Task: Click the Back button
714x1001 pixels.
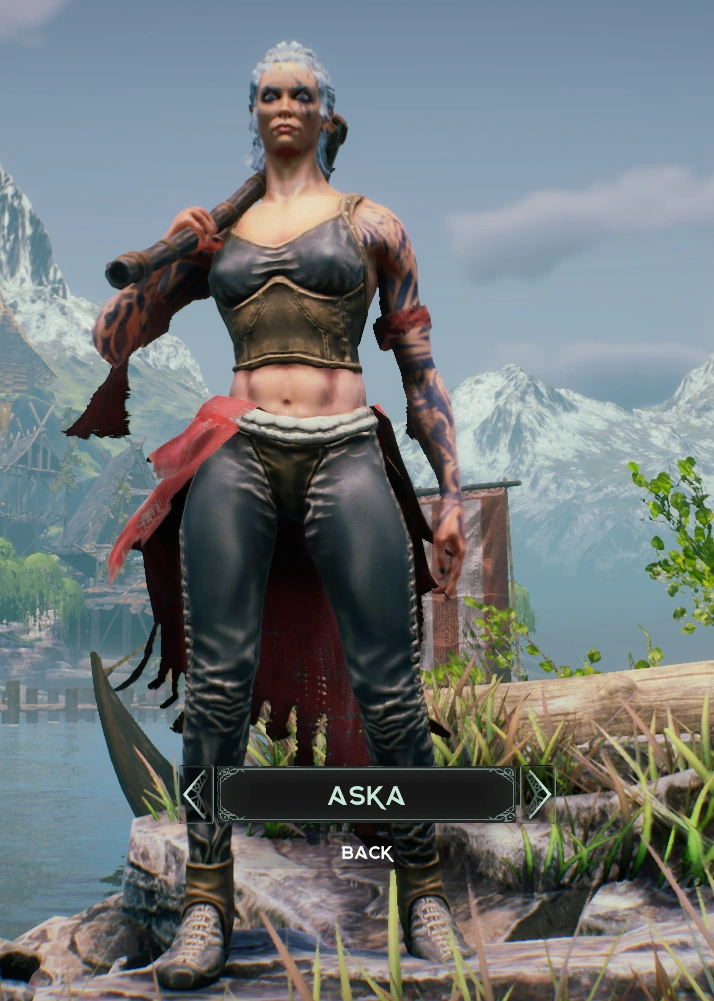Action: [367, 853]
